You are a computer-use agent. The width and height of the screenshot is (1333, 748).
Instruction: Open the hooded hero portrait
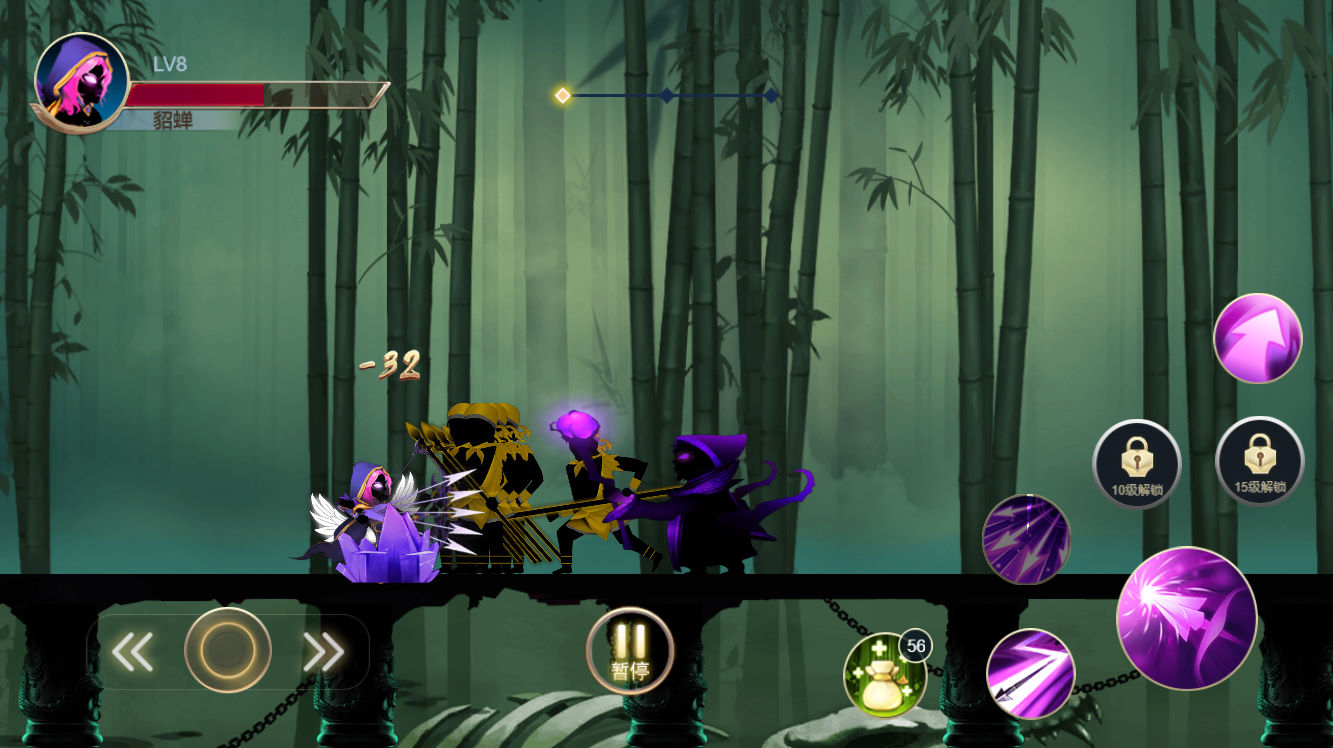pyautogui.click(x=81, y=81)
